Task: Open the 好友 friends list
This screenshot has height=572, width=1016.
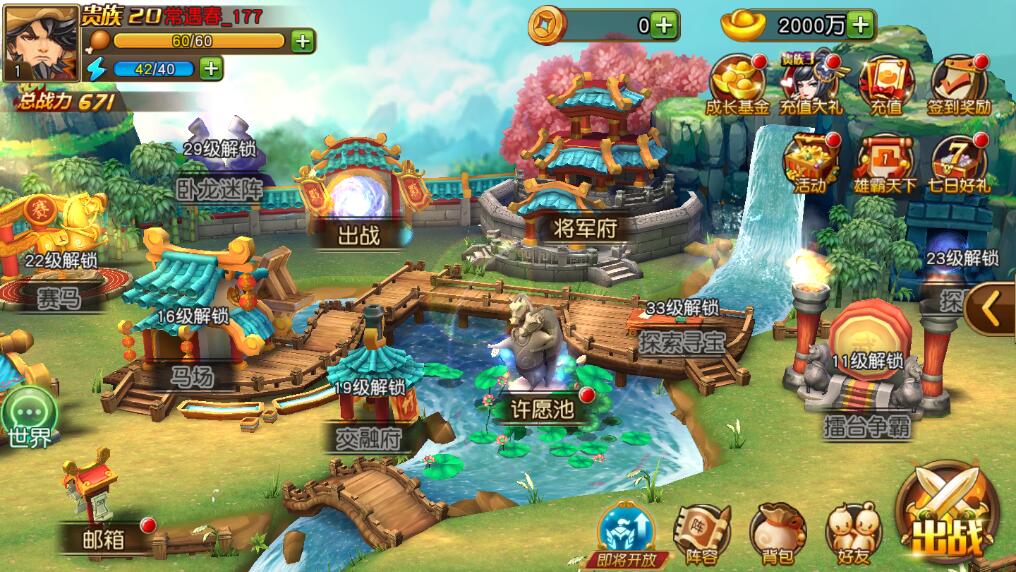Action: (853, 533)
